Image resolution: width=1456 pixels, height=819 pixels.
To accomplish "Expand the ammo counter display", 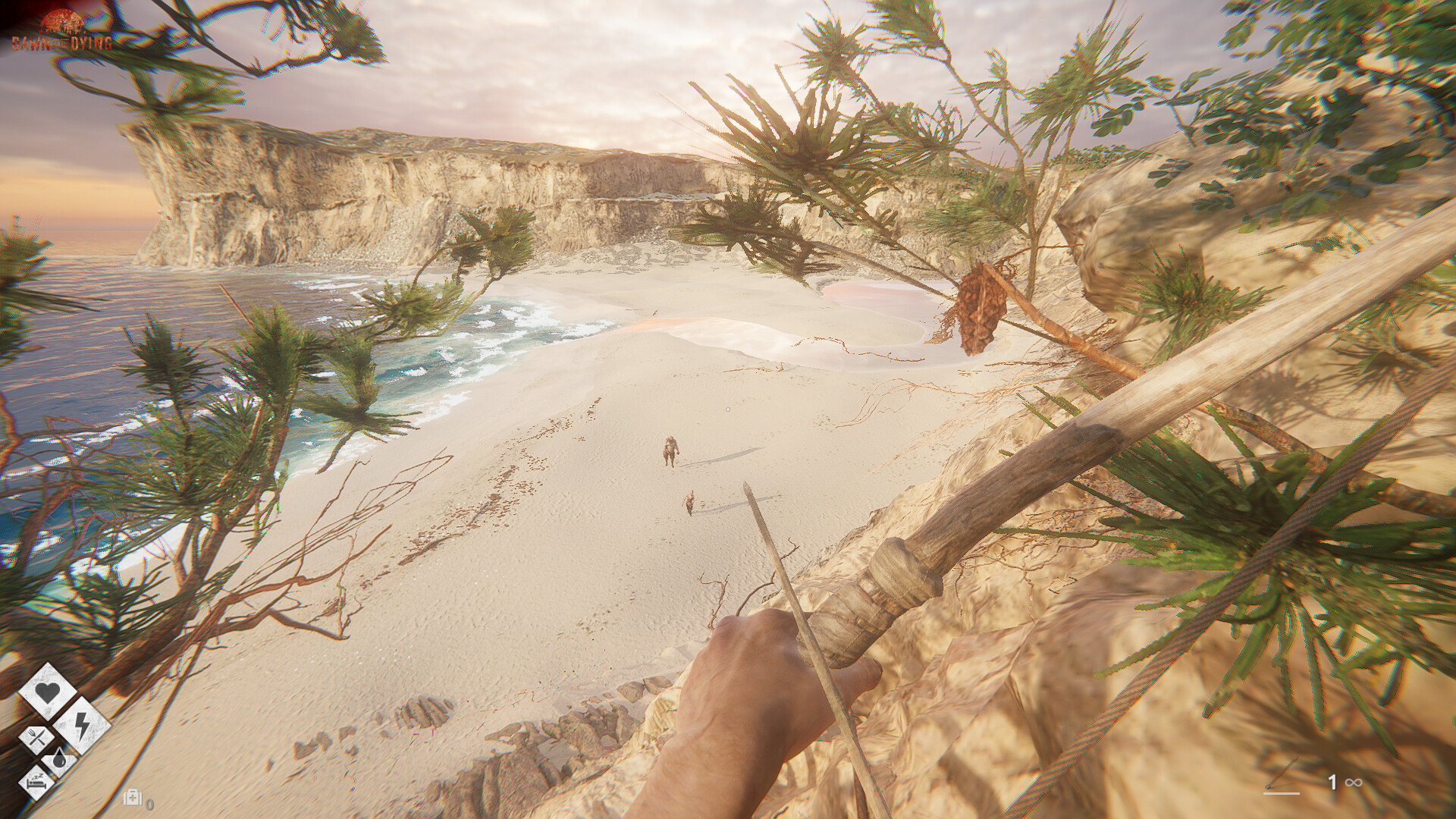I will point(1342,783).
